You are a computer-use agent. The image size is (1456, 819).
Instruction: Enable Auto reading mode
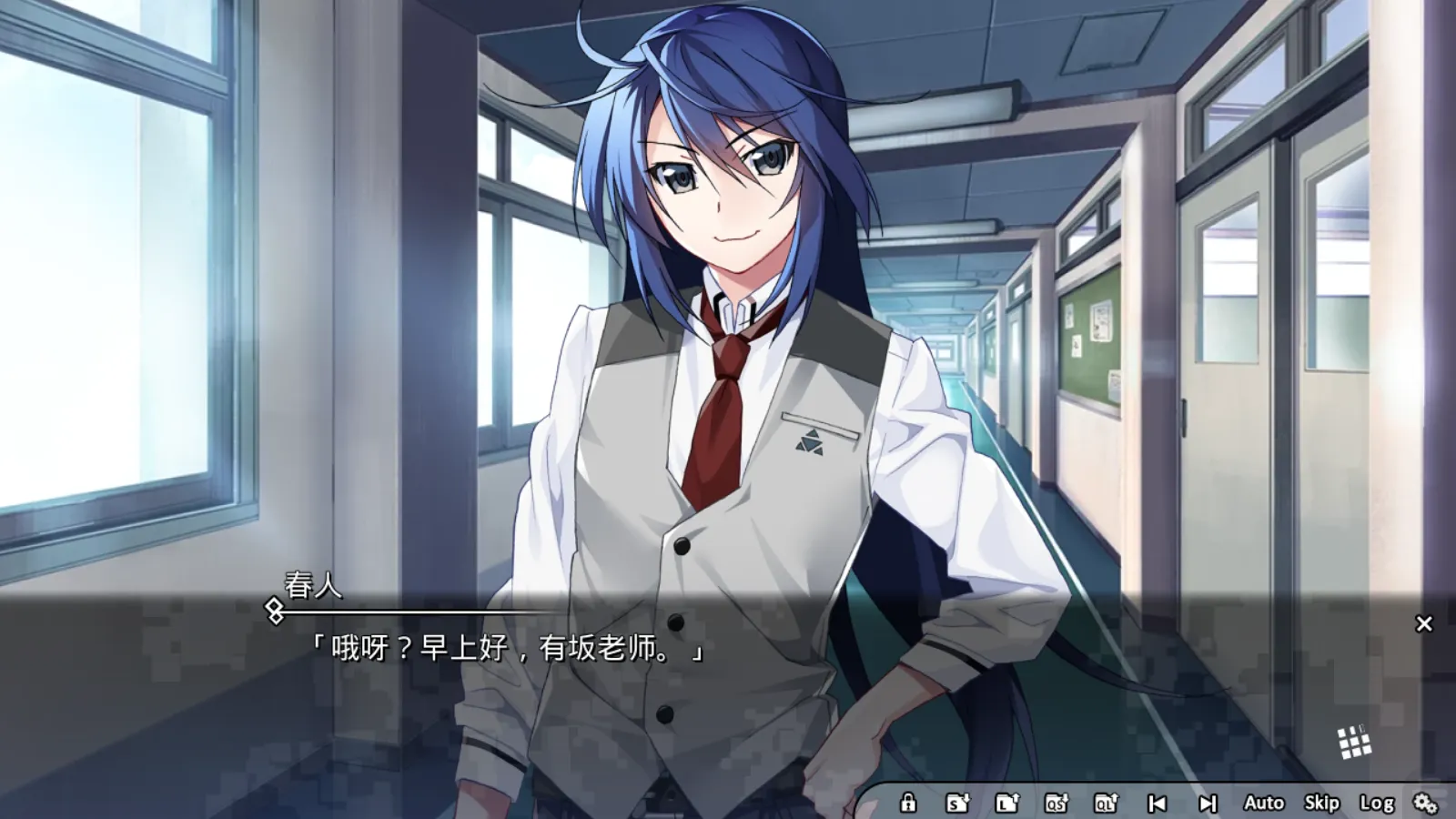coord(1264,804)
